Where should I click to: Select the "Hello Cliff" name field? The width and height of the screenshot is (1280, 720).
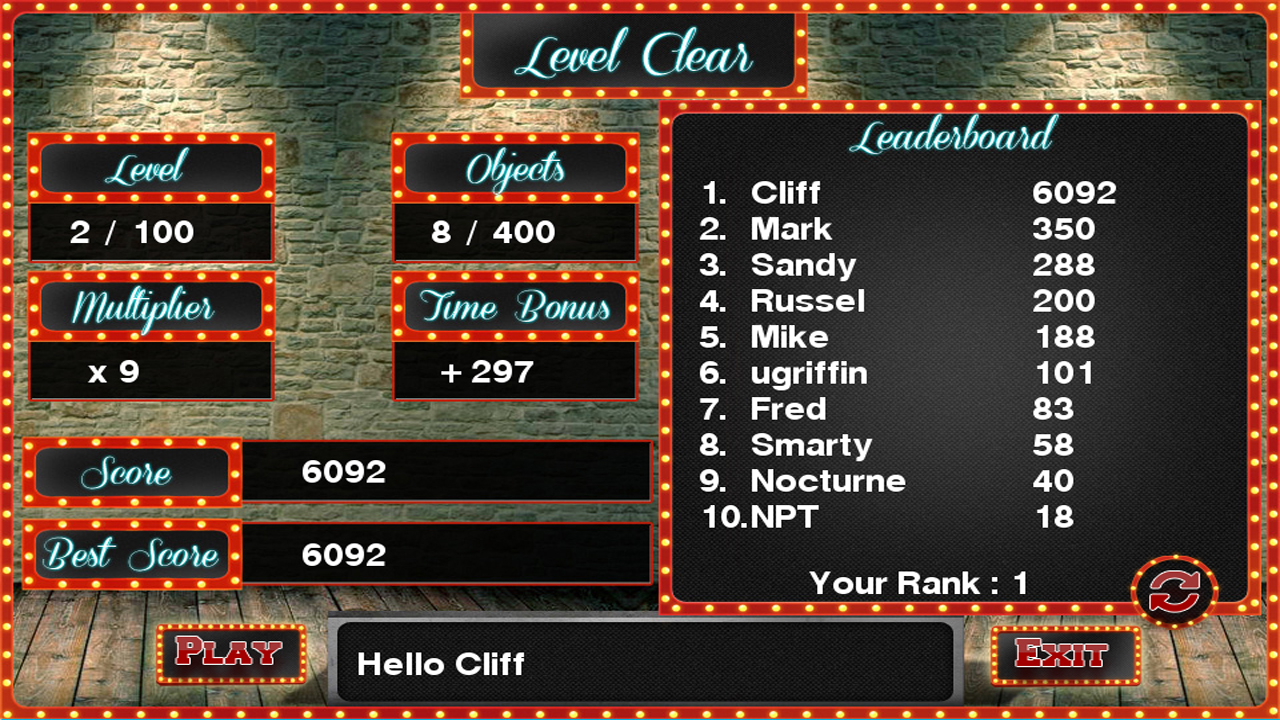(x=644, y=663)
